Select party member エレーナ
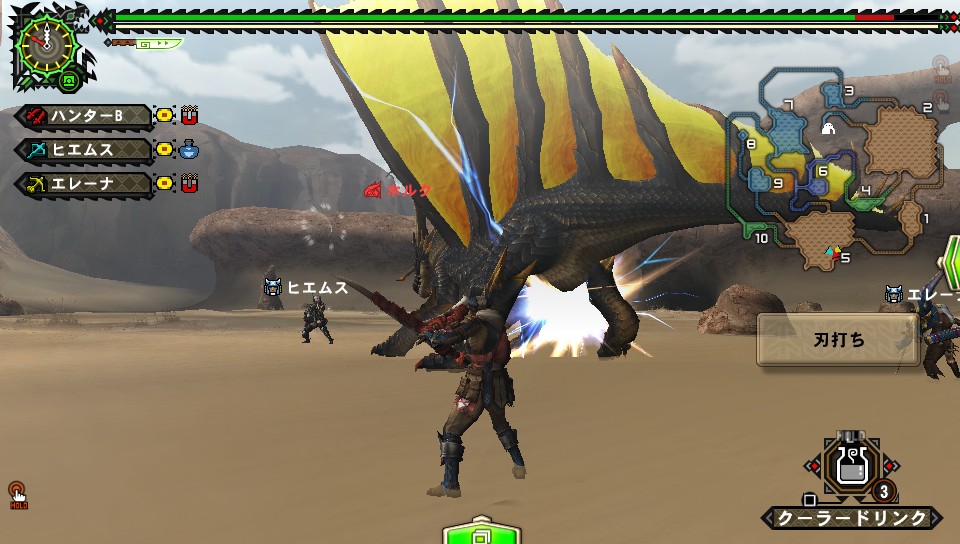 click(x=85, y=184)
